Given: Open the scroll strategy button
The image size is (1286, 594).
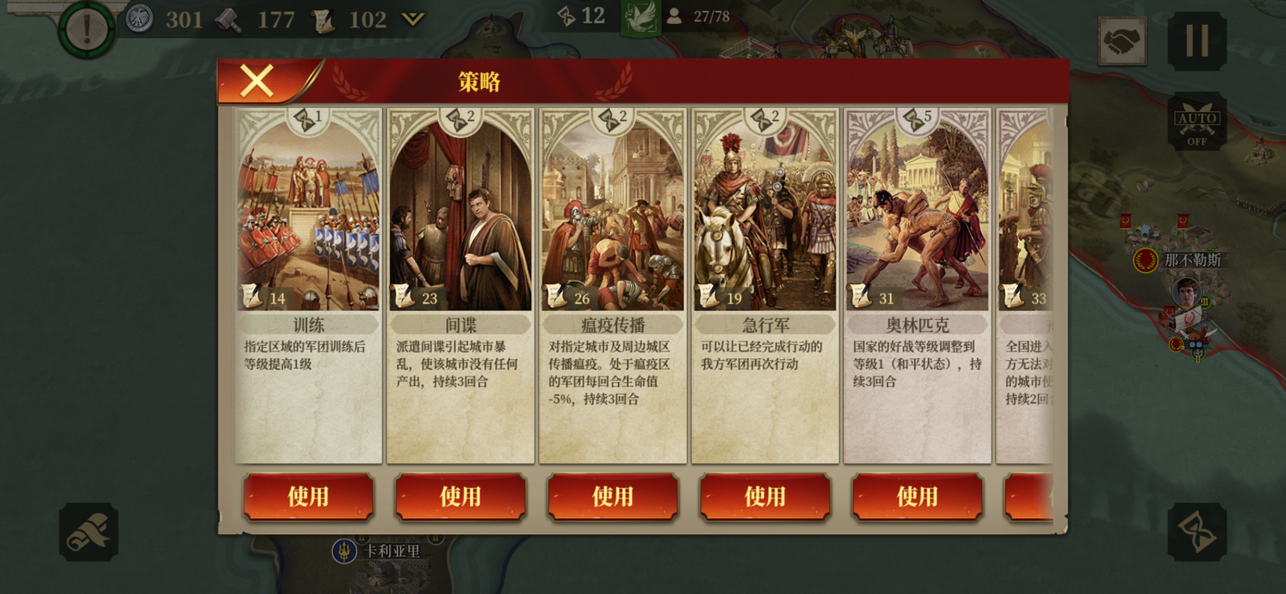Looking at the screenshot, I should 88,532.
